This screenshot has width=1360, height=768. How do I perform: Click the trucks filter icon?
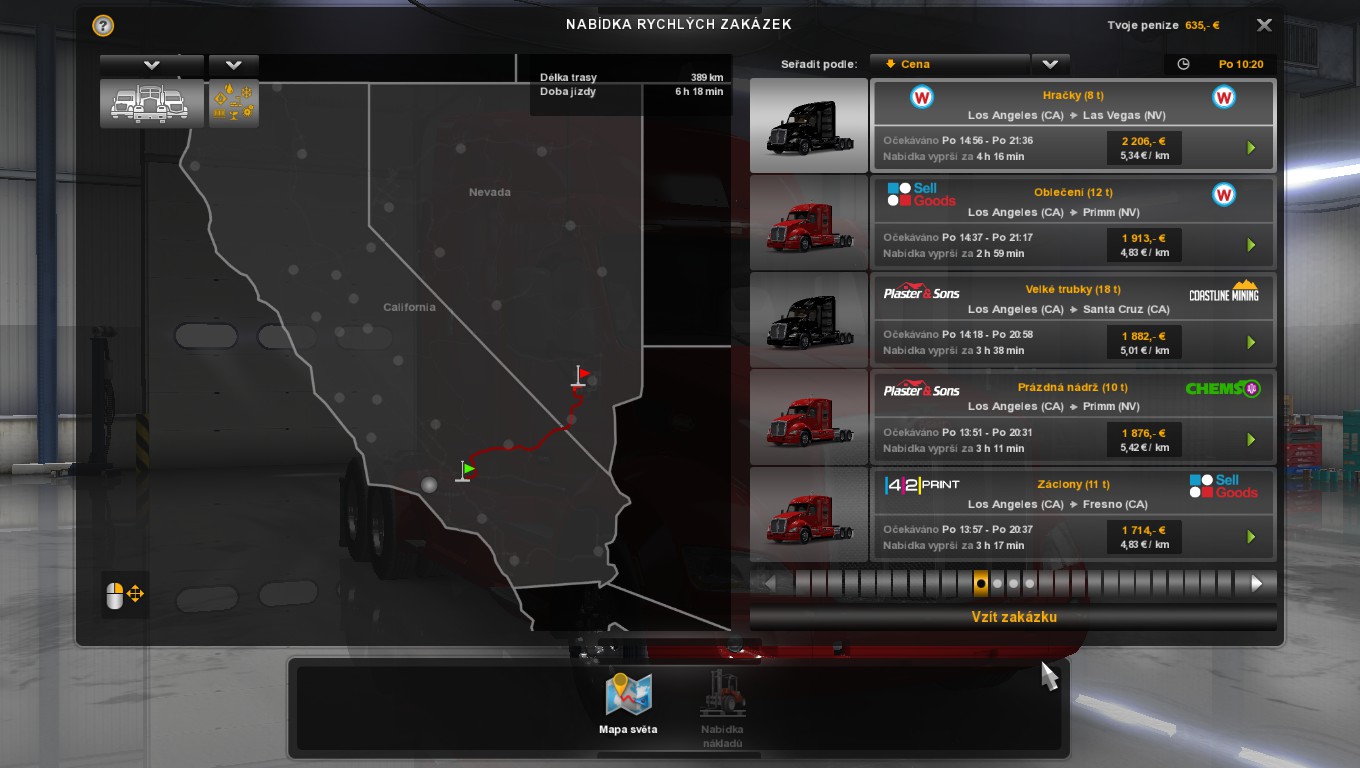pyautogui.click(x=150, y=102)
